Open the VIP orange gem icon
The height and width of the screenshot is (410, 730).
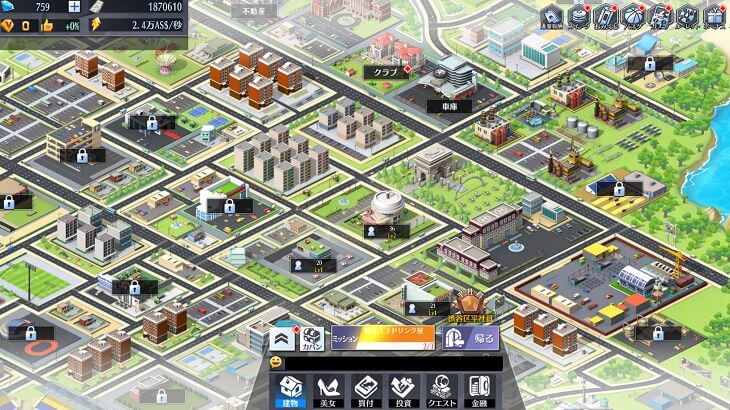(7, 25)
